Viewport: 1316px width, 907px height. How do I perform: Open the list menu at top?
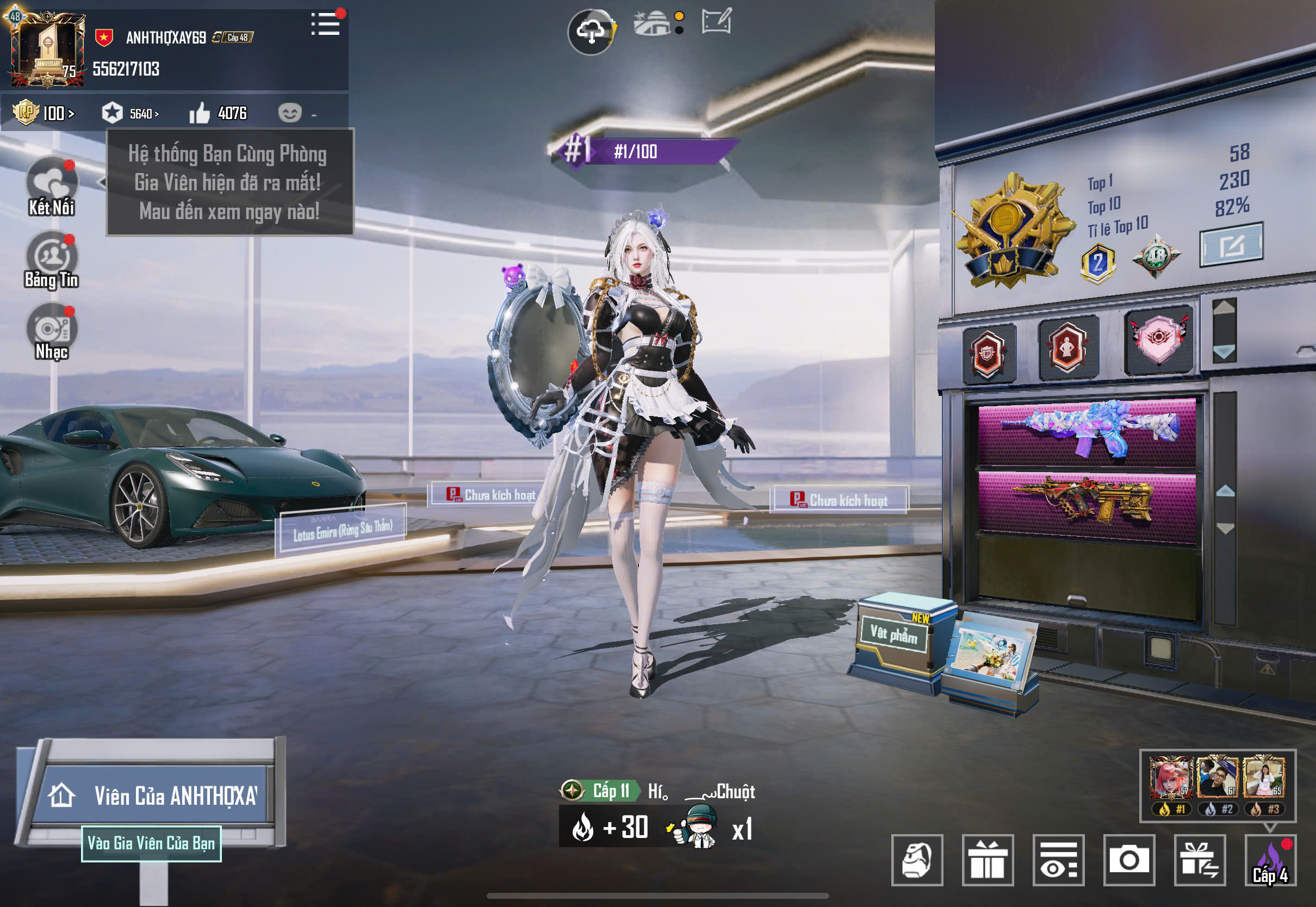pyautogui.click(x=326, y=24)
